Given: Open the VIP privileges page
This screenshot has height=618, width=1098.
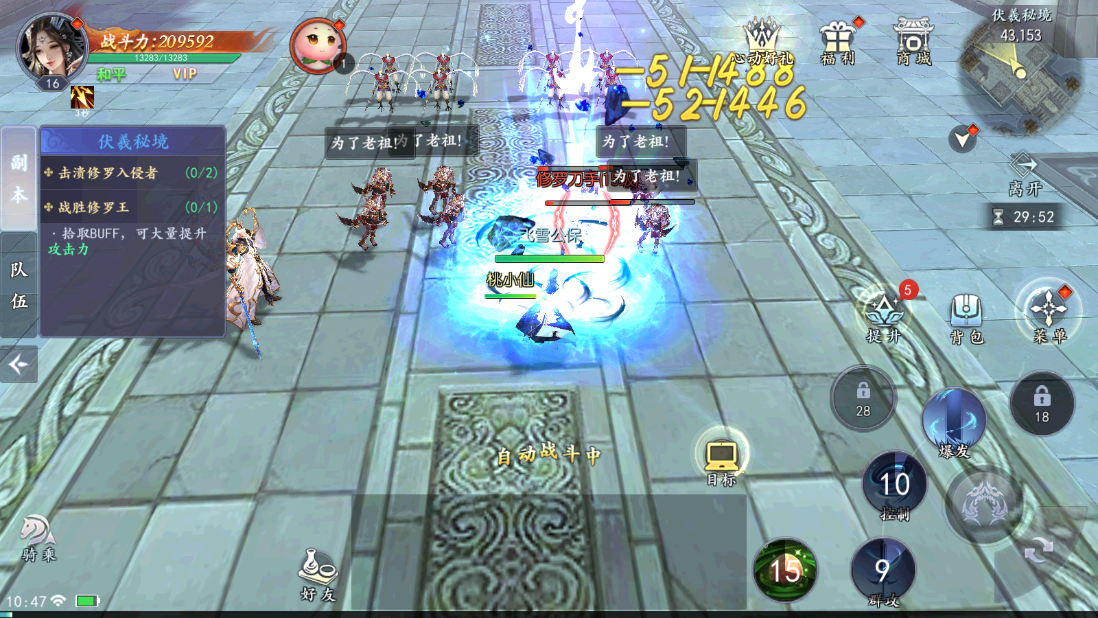Looking at the screenshot, I should [184, 74].
